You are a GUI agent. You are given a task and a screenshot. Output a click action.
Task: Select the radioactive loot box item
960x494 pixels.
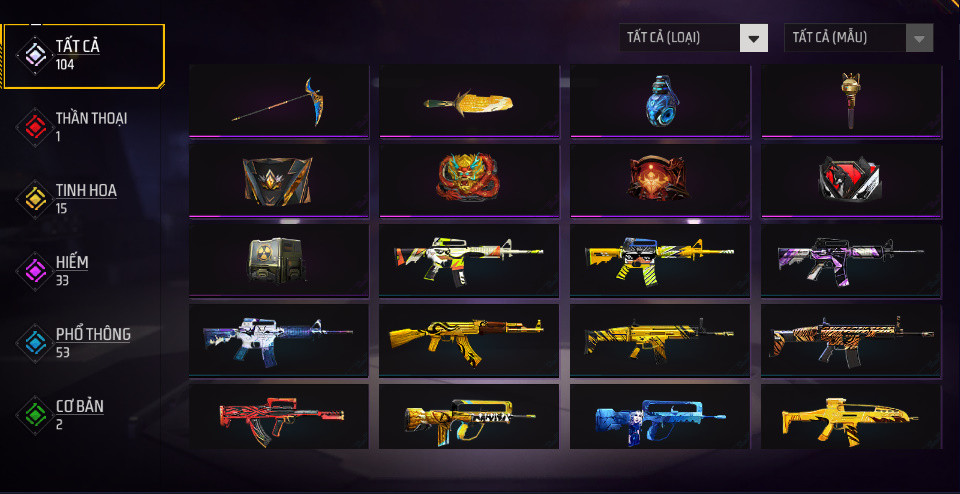[278, 259]
